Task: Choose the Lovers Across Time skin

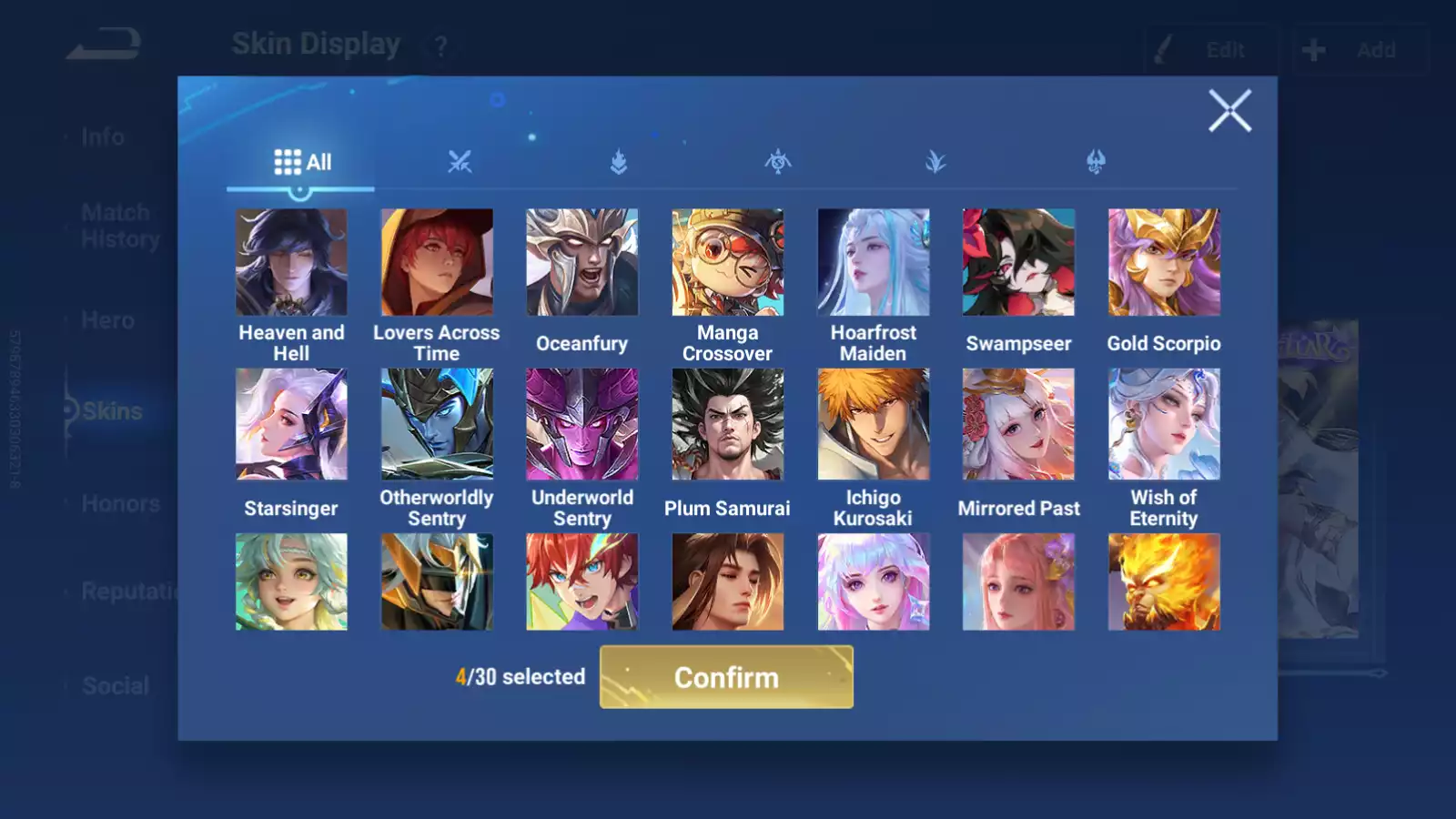Action: click(437, 262)
